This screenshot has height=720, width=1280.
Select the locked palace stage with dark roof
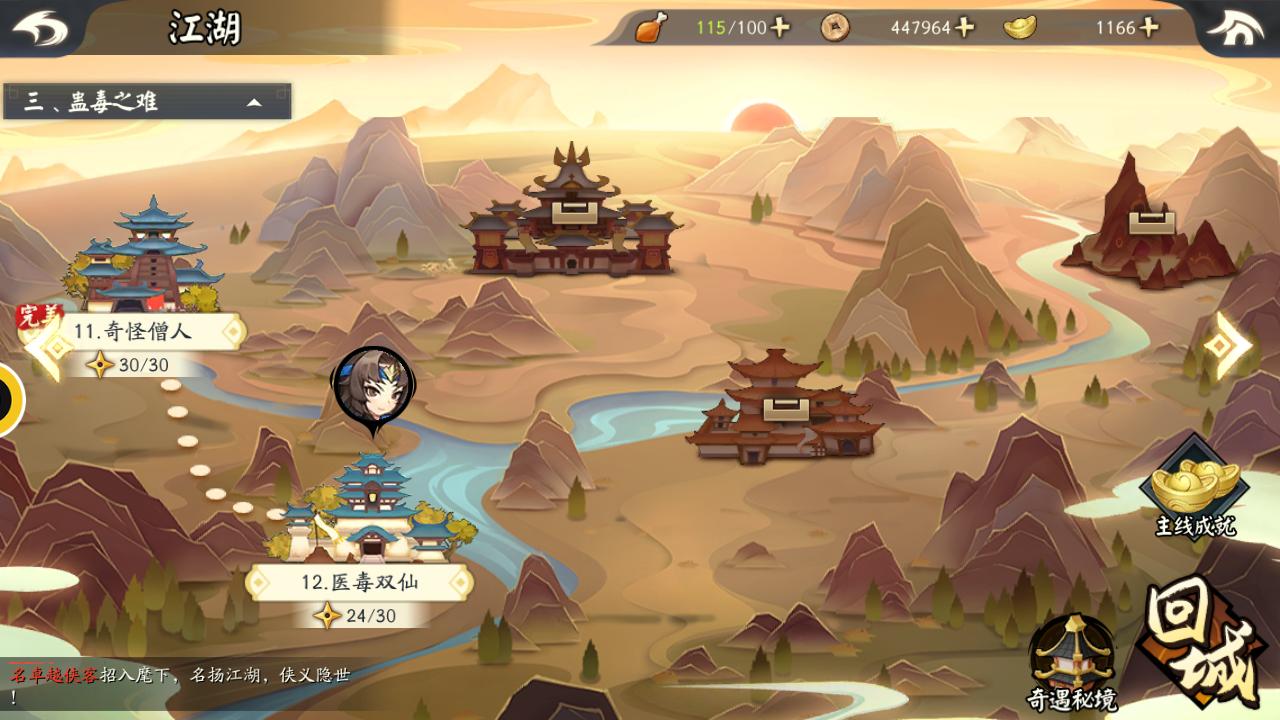(x=572, y=217)
